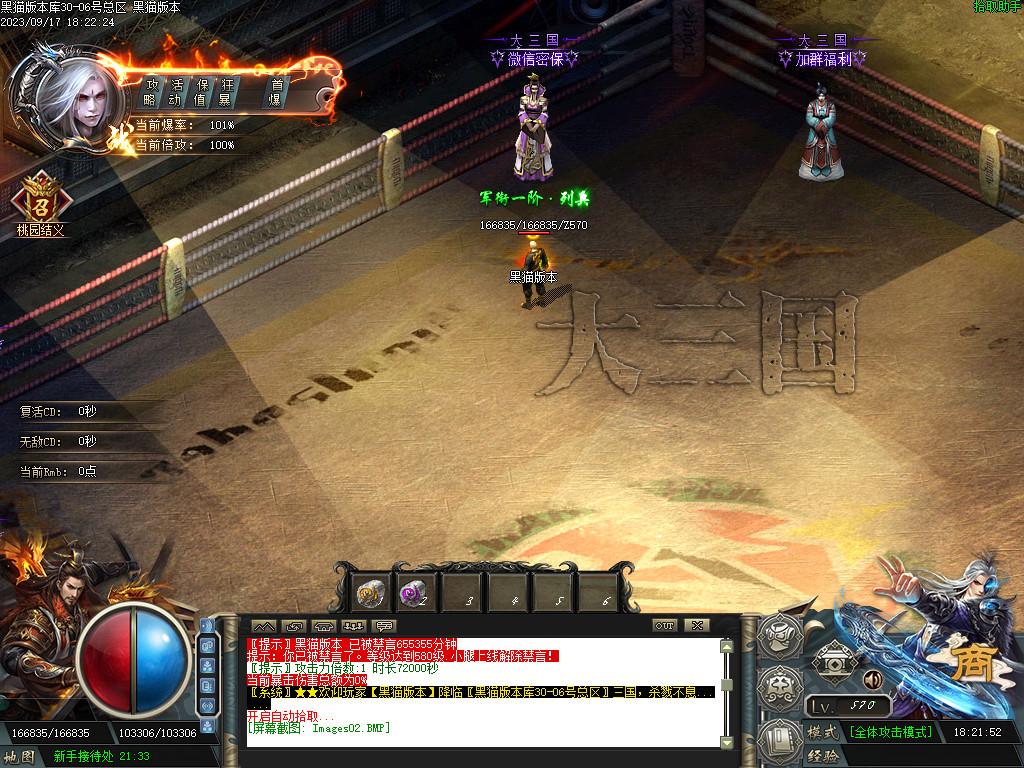This screenshot has width=1024, height=768.
Task: Open the 地图 map button
Action: [20, 757]
